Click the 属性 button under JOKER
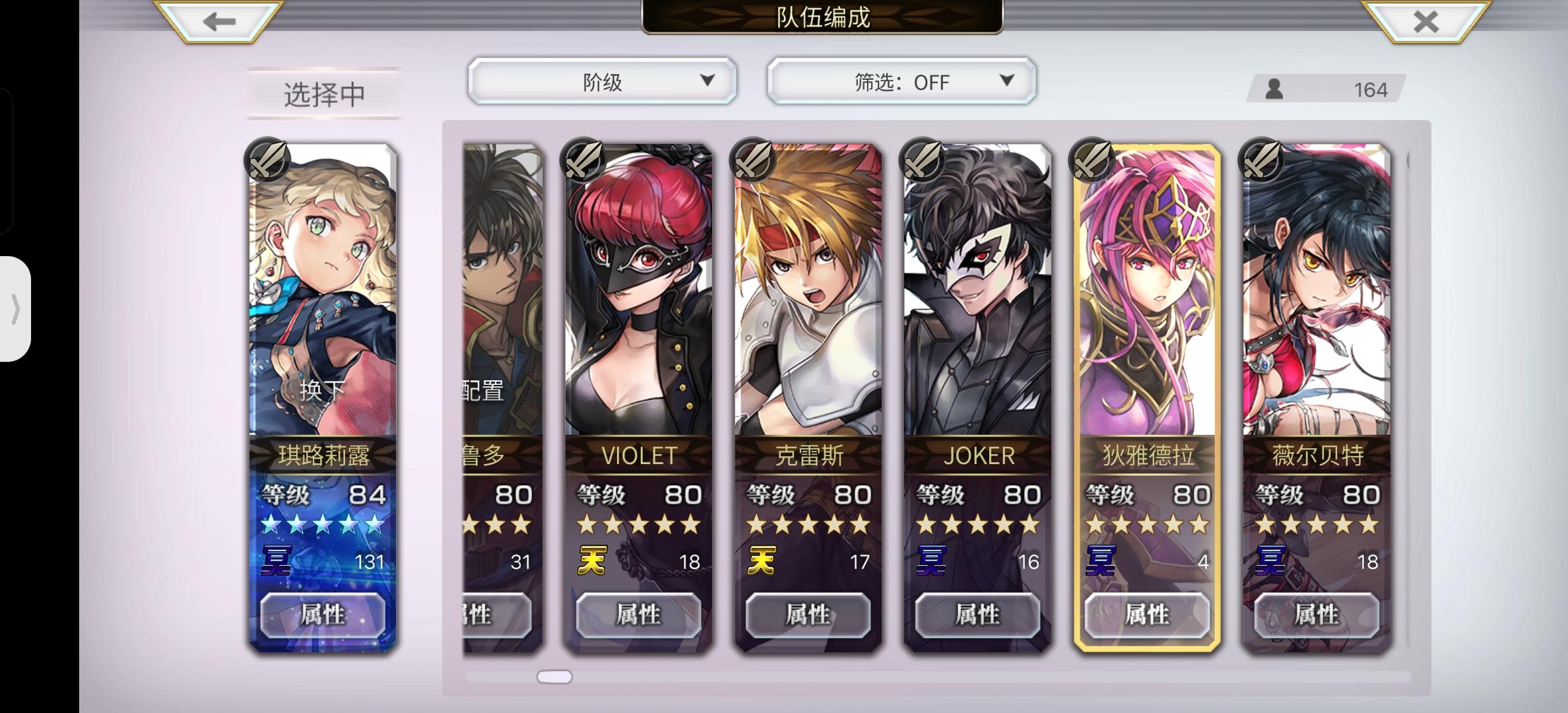 pyautogui.click(x=978, y=615)
